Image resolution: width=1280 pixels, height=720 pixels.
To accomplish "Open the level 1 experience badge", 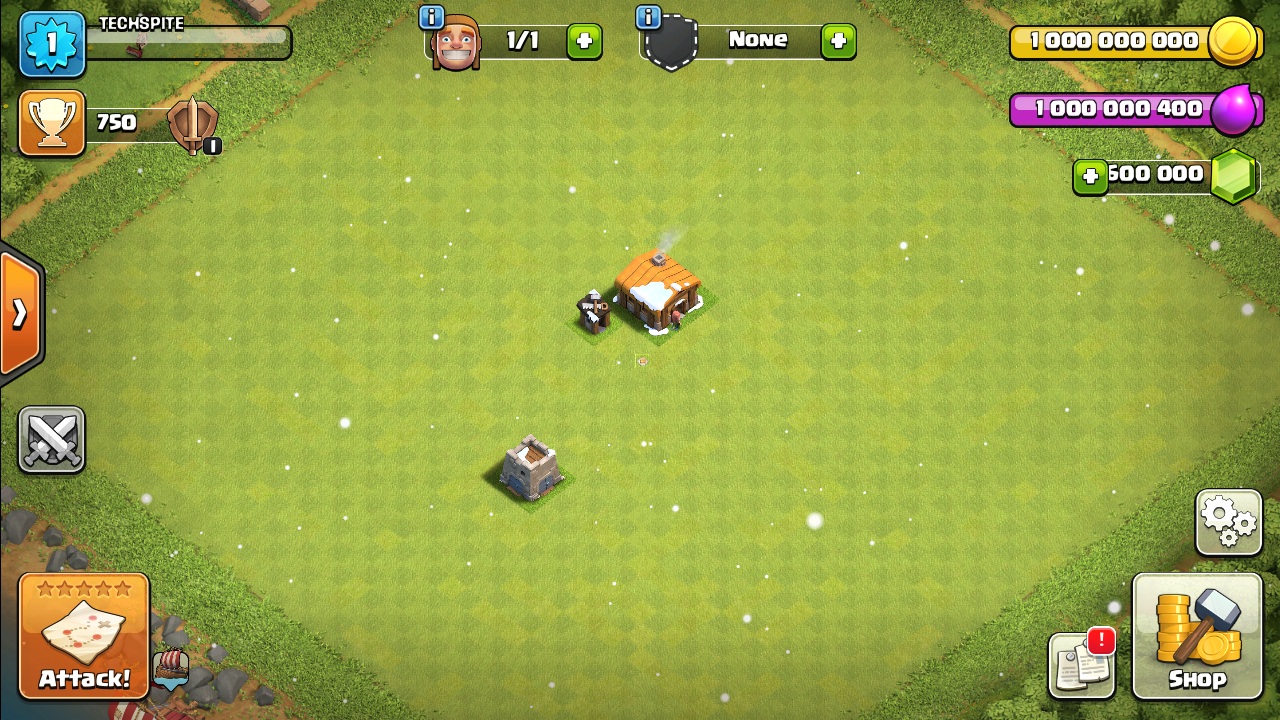I will pyautogui.click(x=52, y=45).
